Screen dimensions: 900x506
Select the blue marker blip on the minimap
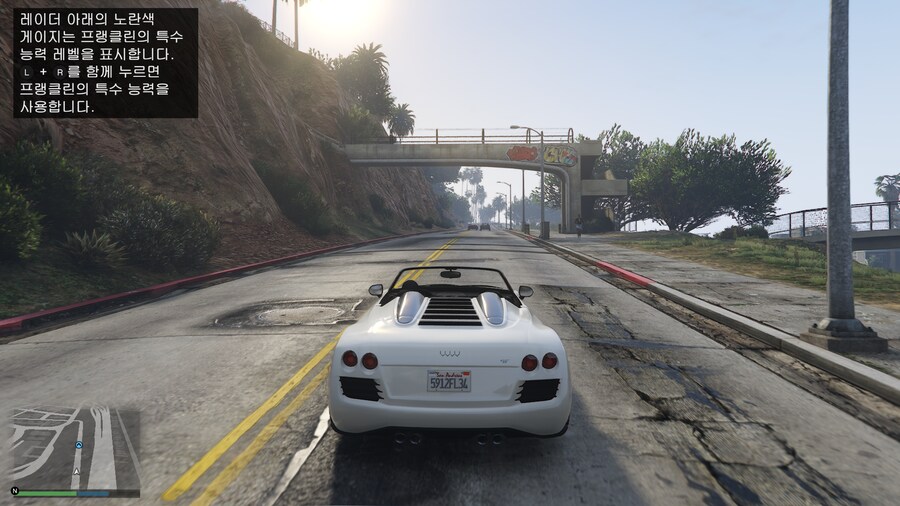[78, 444]
